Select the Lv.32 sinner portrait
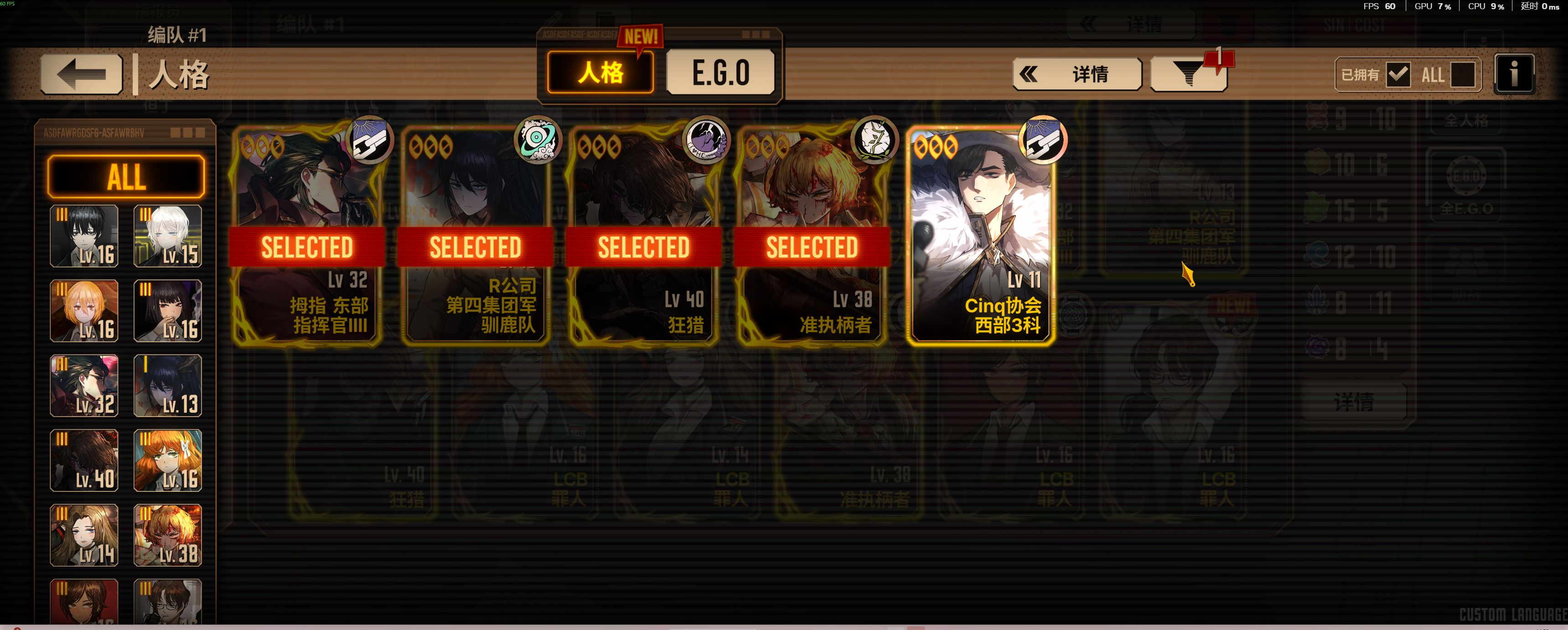This screenshot has width=1568, height=630. point(84,385)
